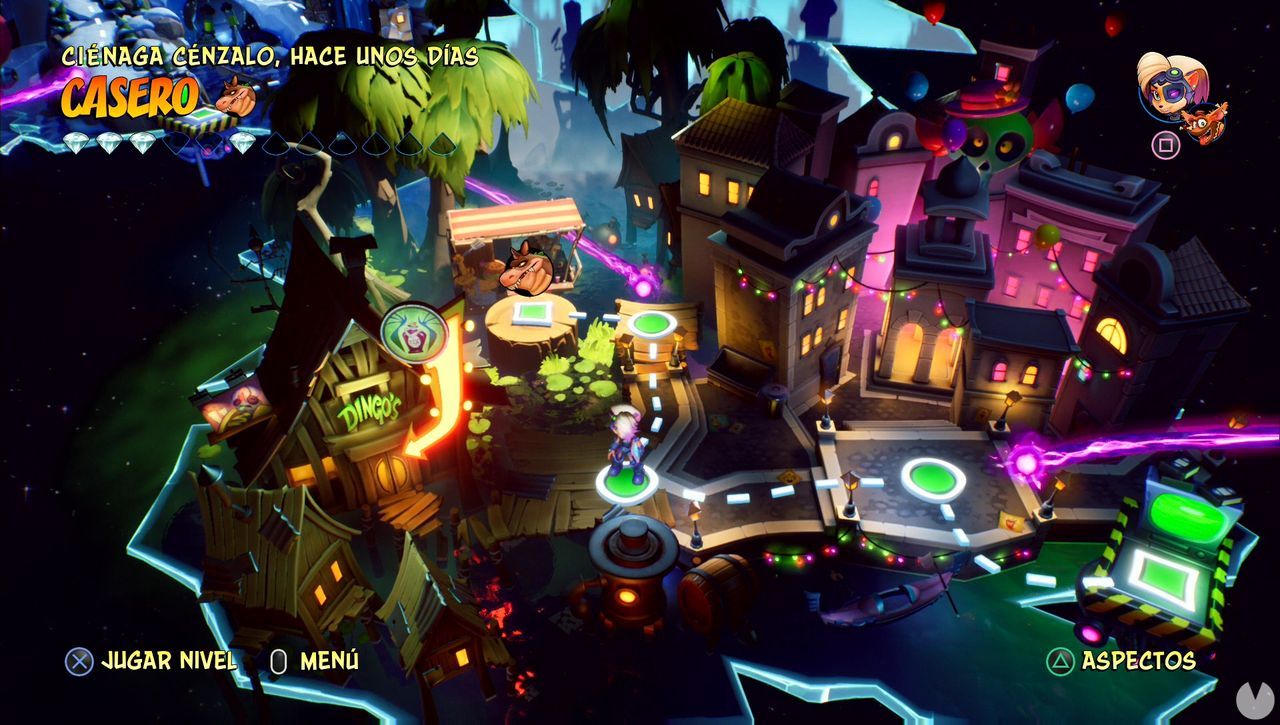Click the Square button prompt under the portraits
Viewport: 1280px width, 725px height.
coord(1165,144)
